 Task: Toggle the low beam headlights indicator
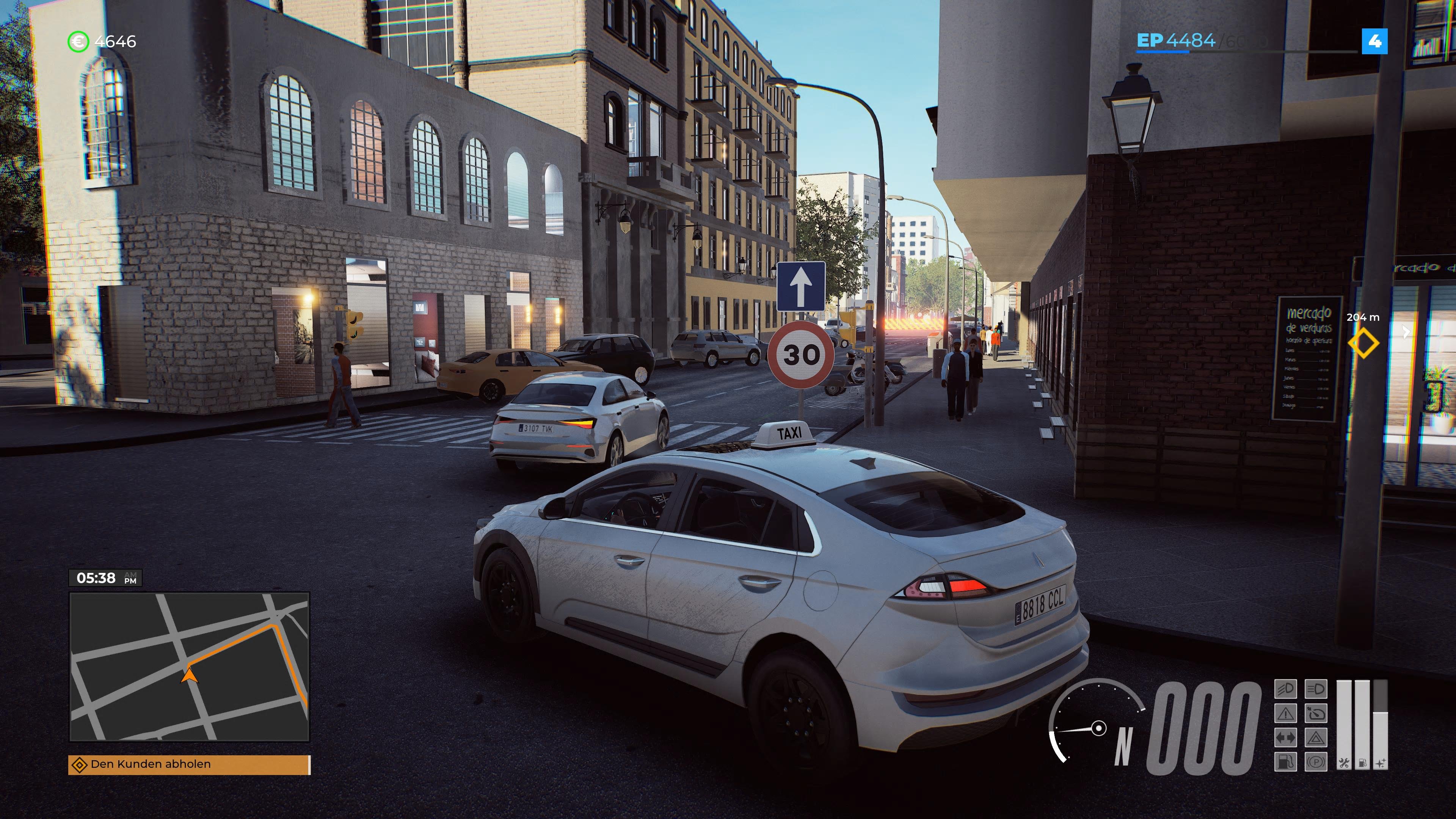1286,689
